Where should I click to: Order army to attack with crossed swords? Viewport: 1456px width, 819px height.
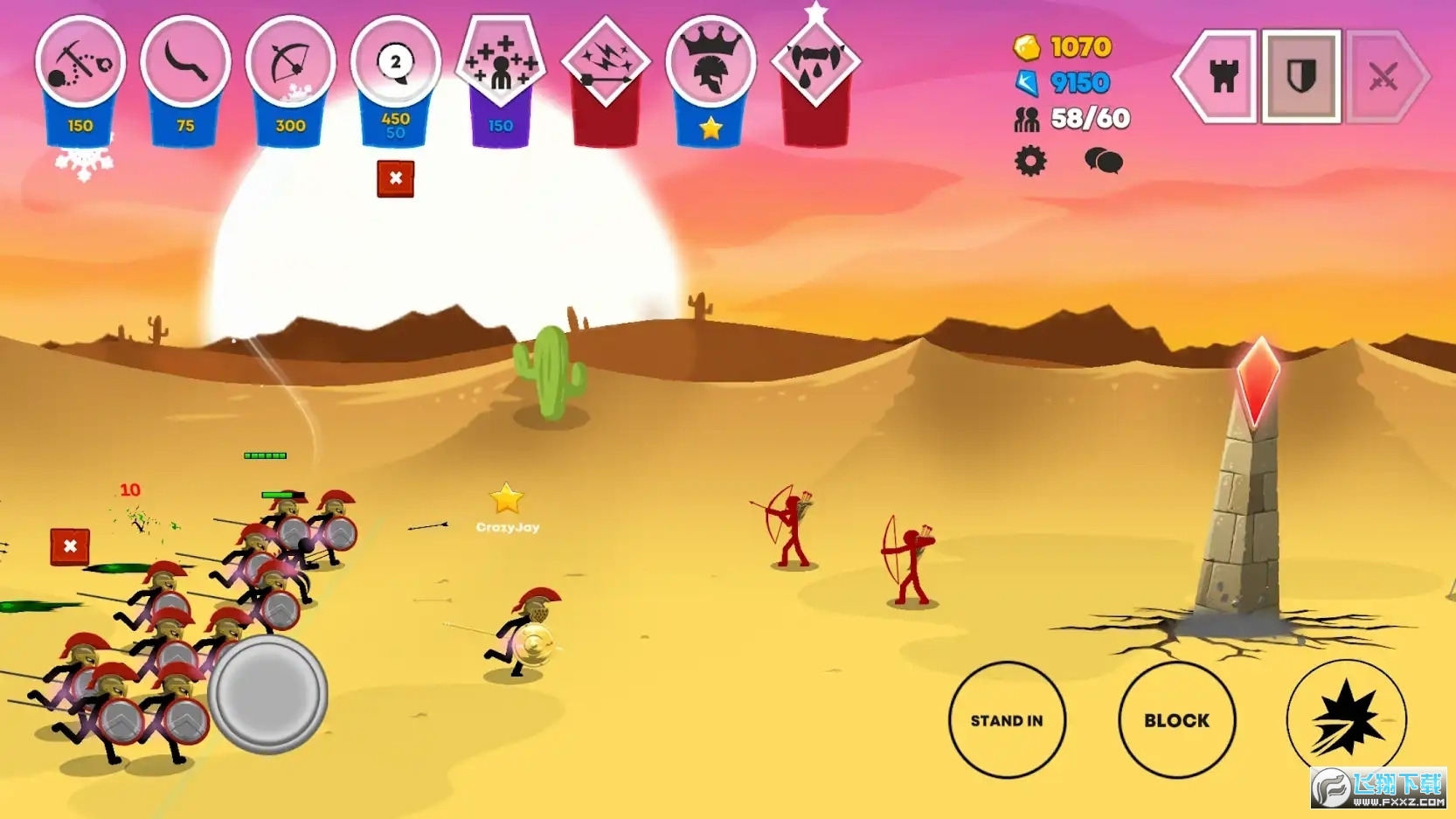coord(1383,77)
